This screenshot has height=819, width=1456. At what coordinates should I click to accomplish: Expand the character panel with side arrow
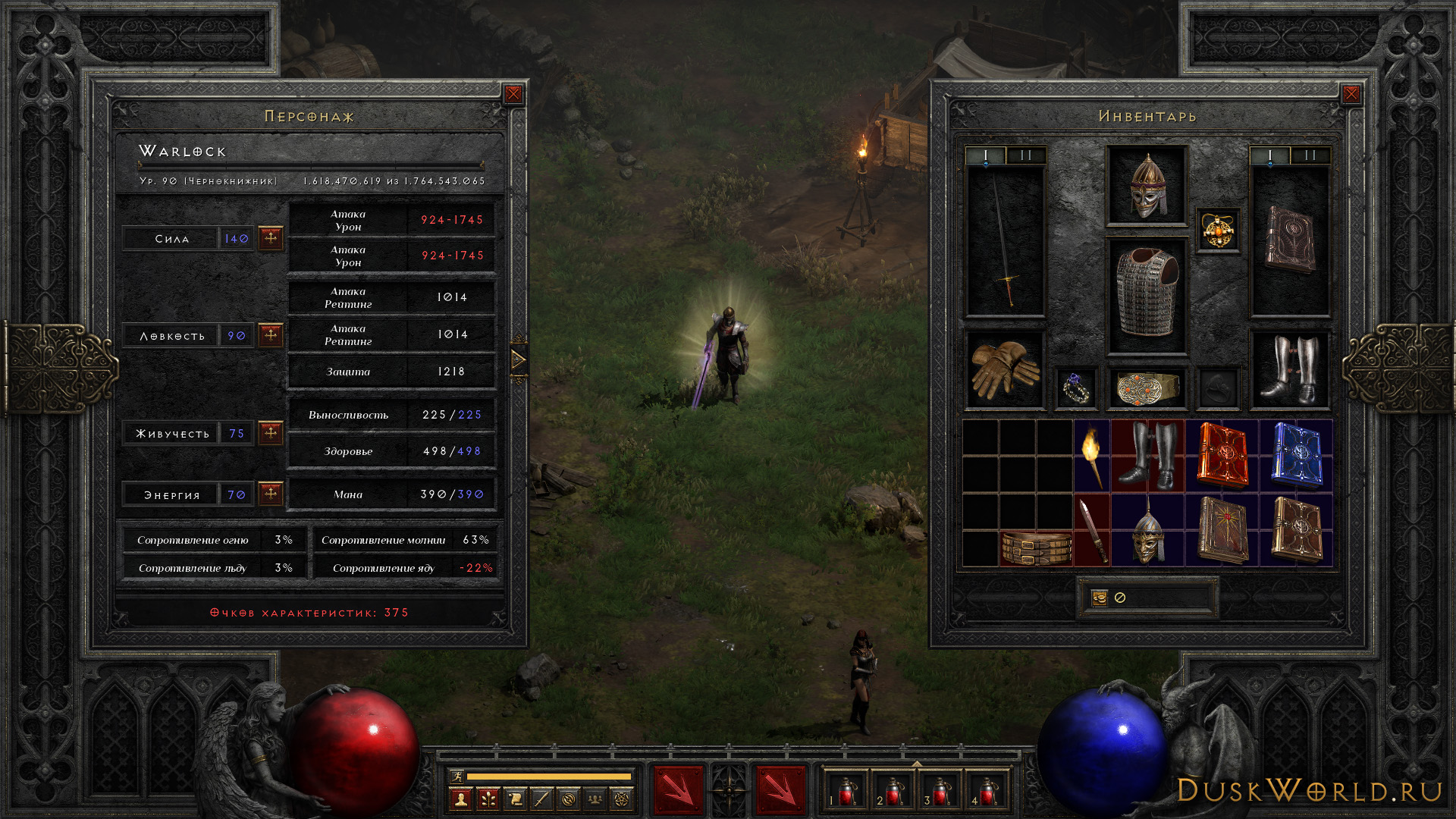[519, 359]
